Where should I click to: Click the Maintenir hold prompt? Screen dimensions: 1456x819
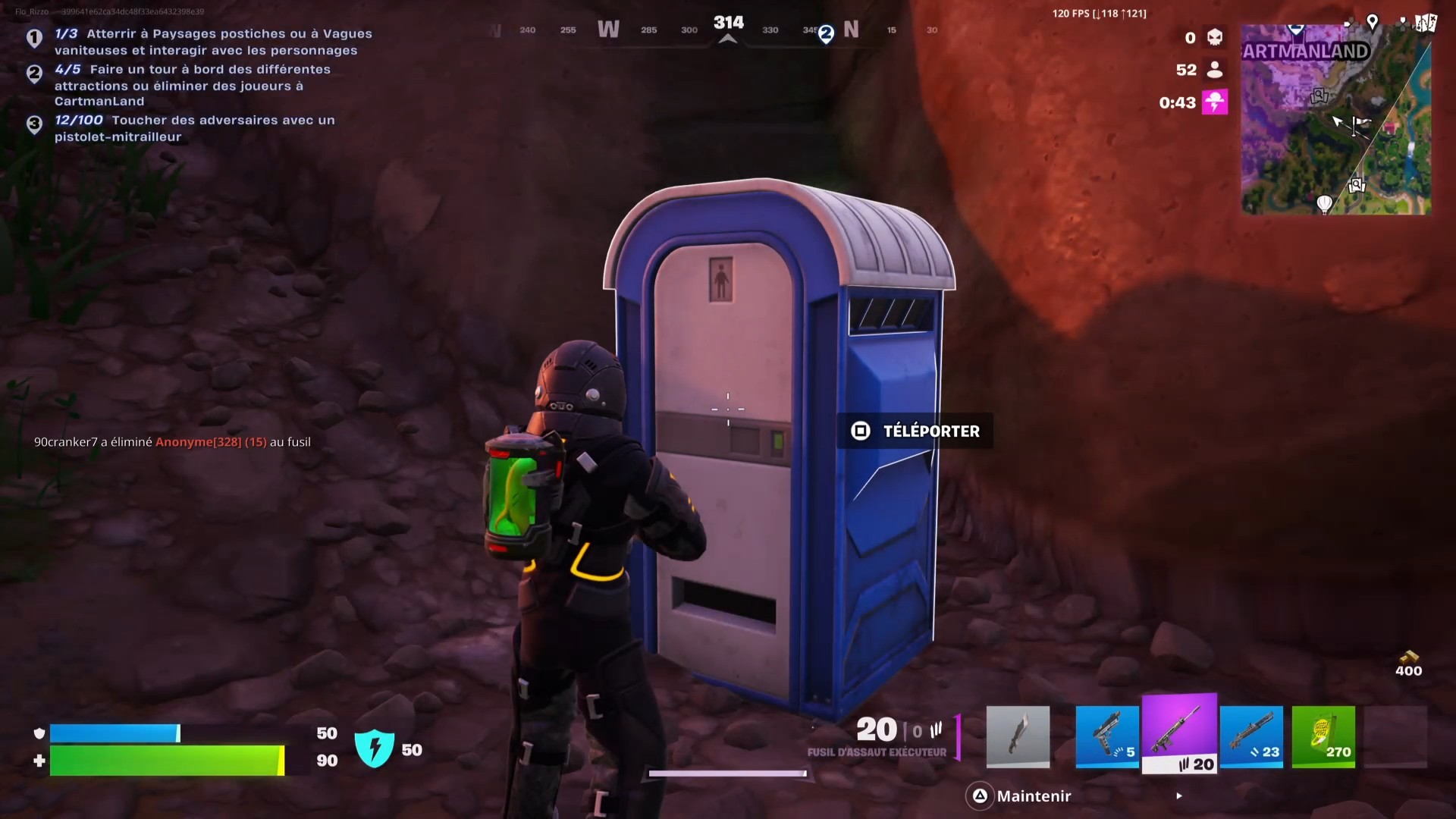pyautogui.click(x=1034, y=795)
